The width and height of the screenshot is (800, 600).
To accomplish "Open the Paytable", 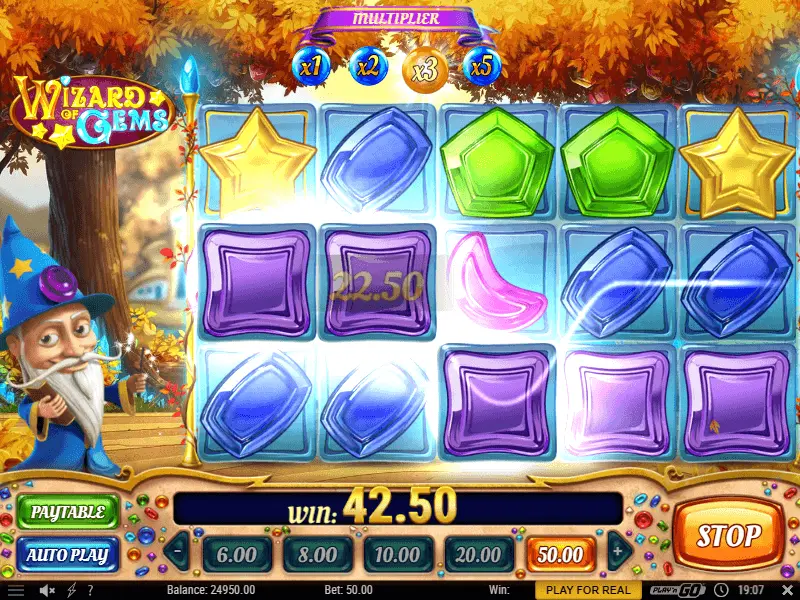I will coord(67,512).
